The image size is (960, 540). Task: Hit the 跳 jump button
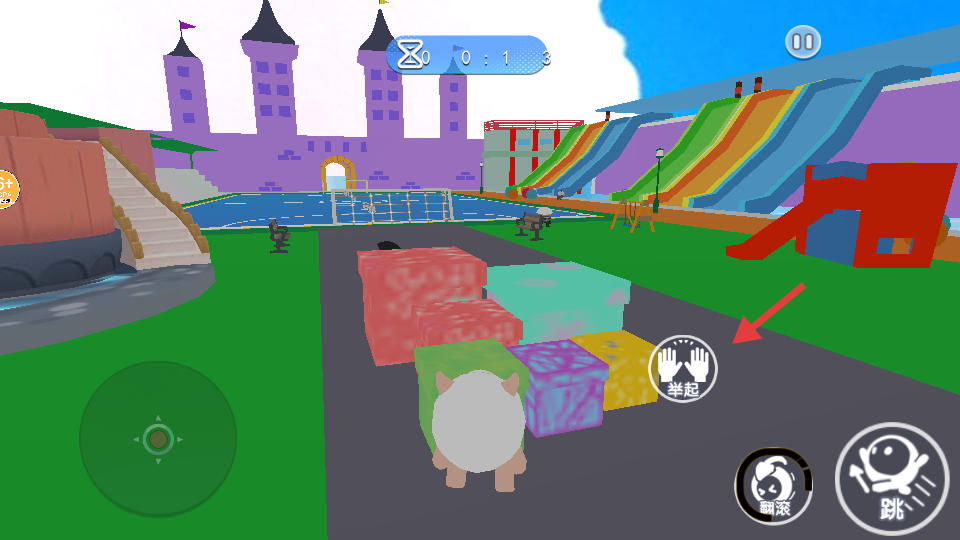(891, 478)
